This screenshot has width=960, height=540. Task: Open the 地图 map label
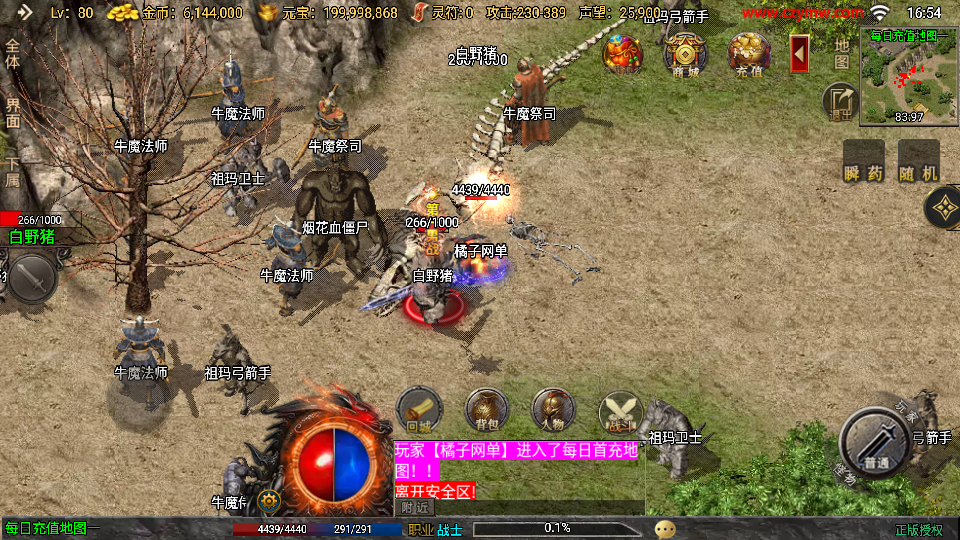tap(842, 53)
